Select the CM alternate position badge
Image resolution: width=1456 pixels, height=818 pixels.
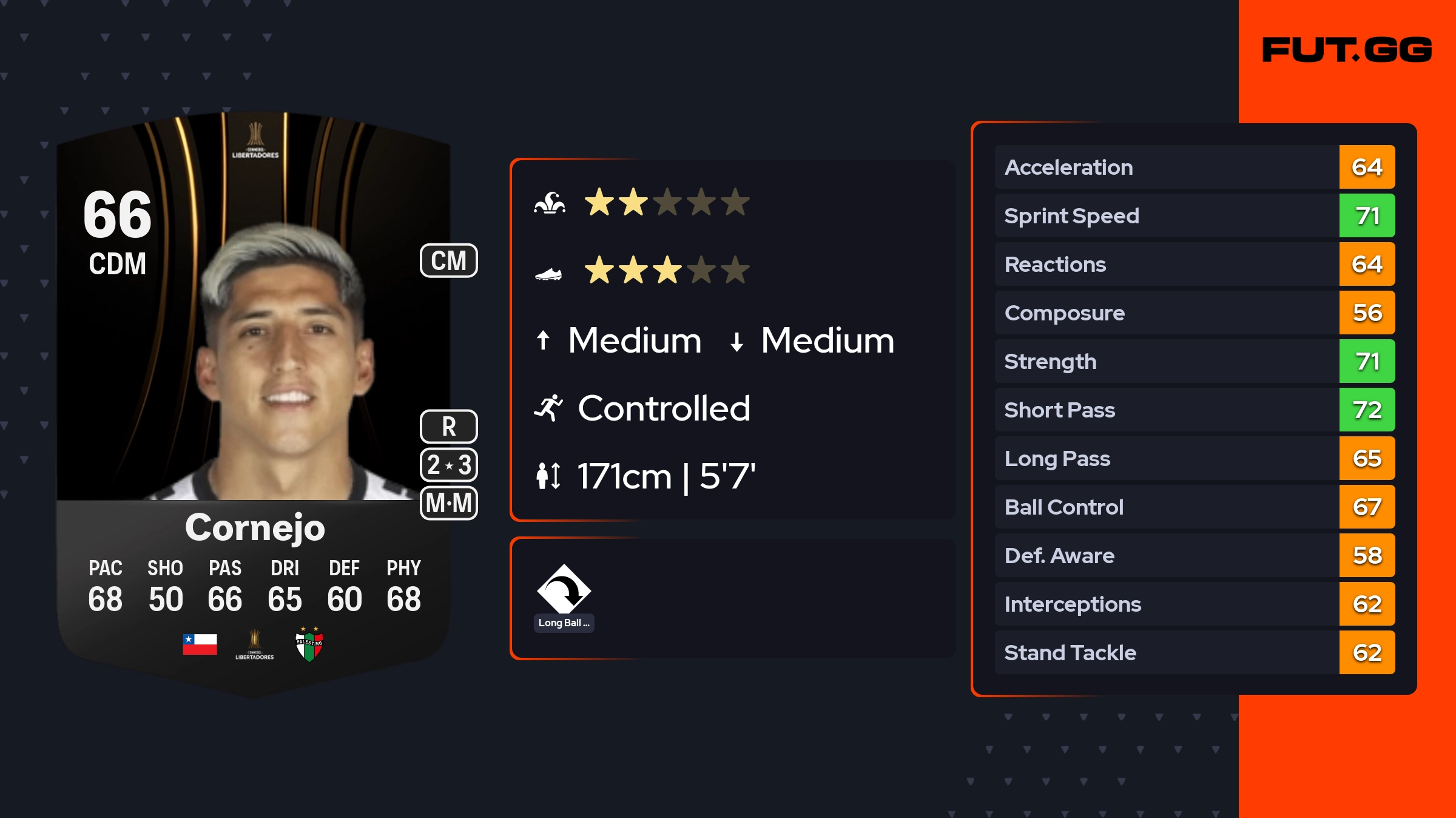(449, 261)
